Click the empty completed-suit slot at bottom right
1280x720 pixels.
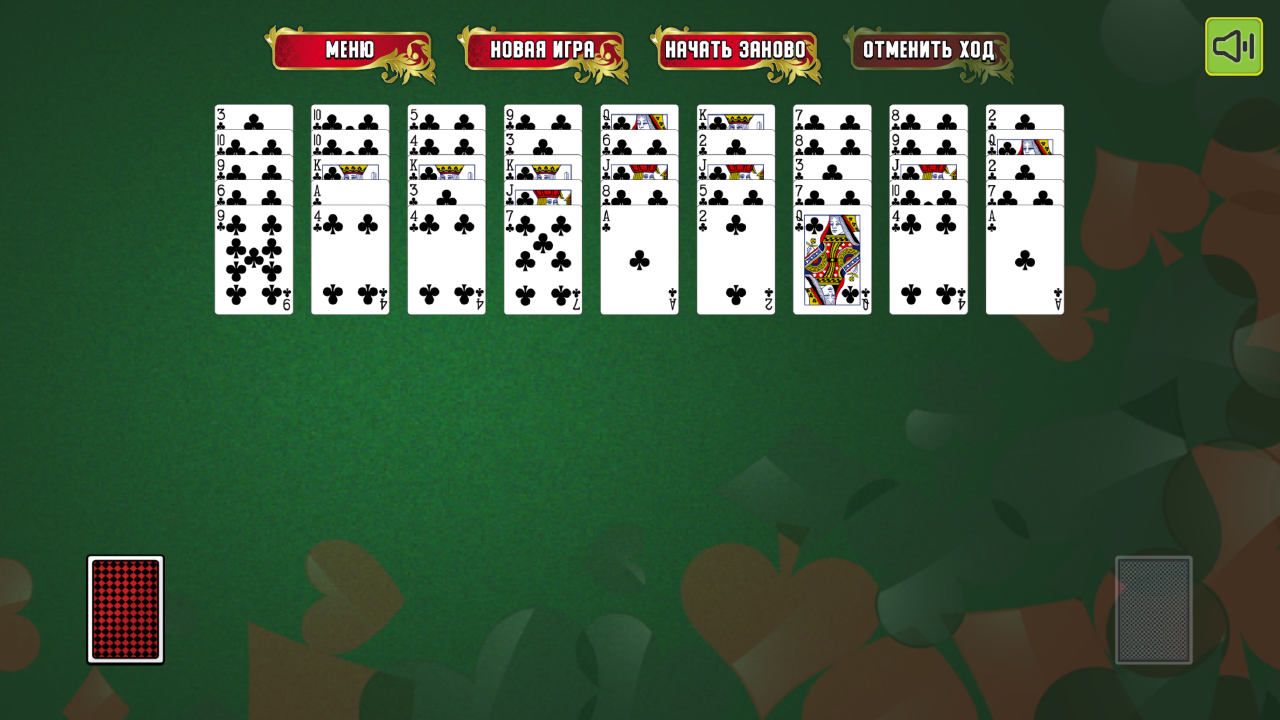[x=1153, y=608]
